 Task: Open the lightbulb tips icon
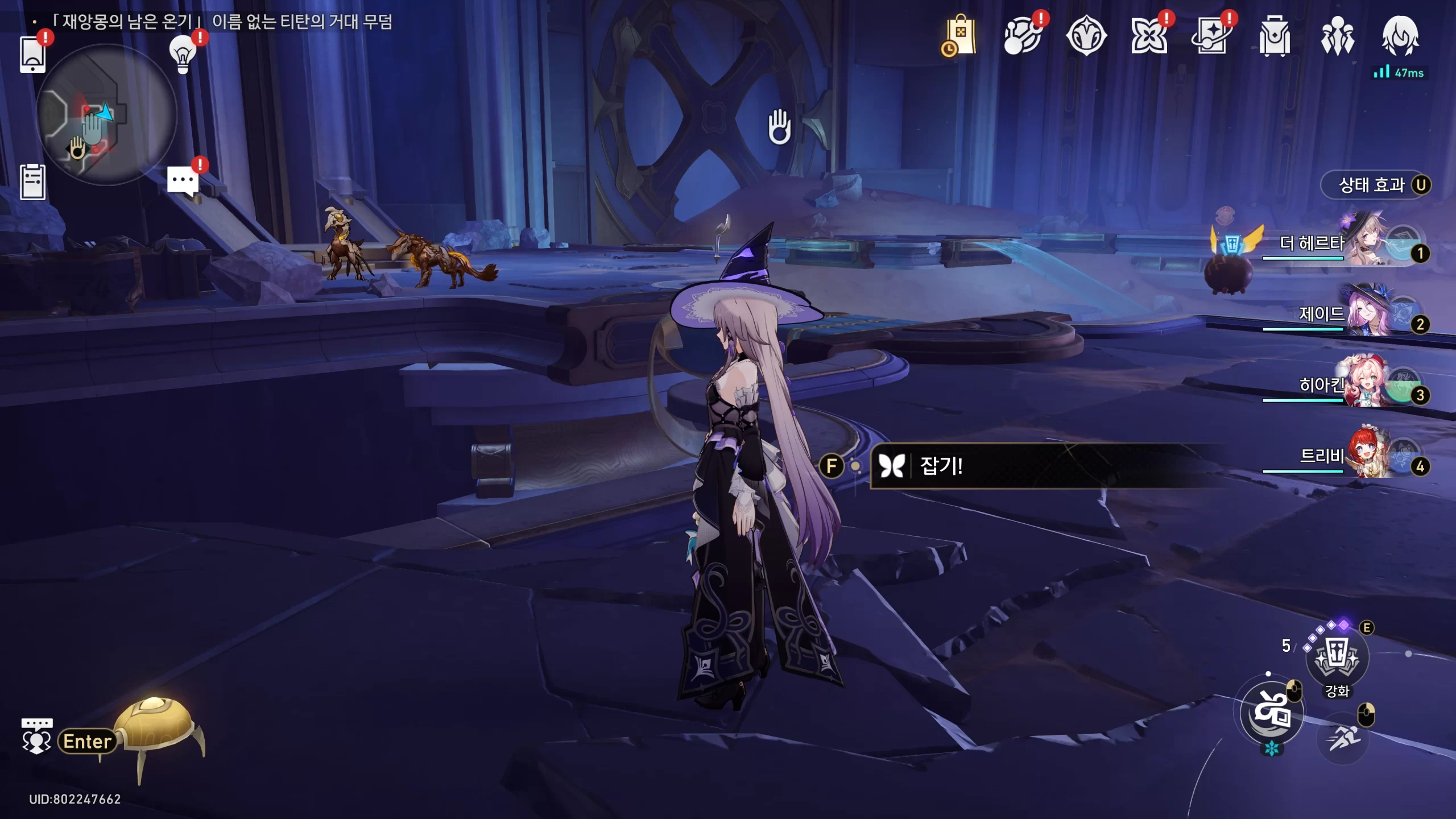tap(183, 54)
